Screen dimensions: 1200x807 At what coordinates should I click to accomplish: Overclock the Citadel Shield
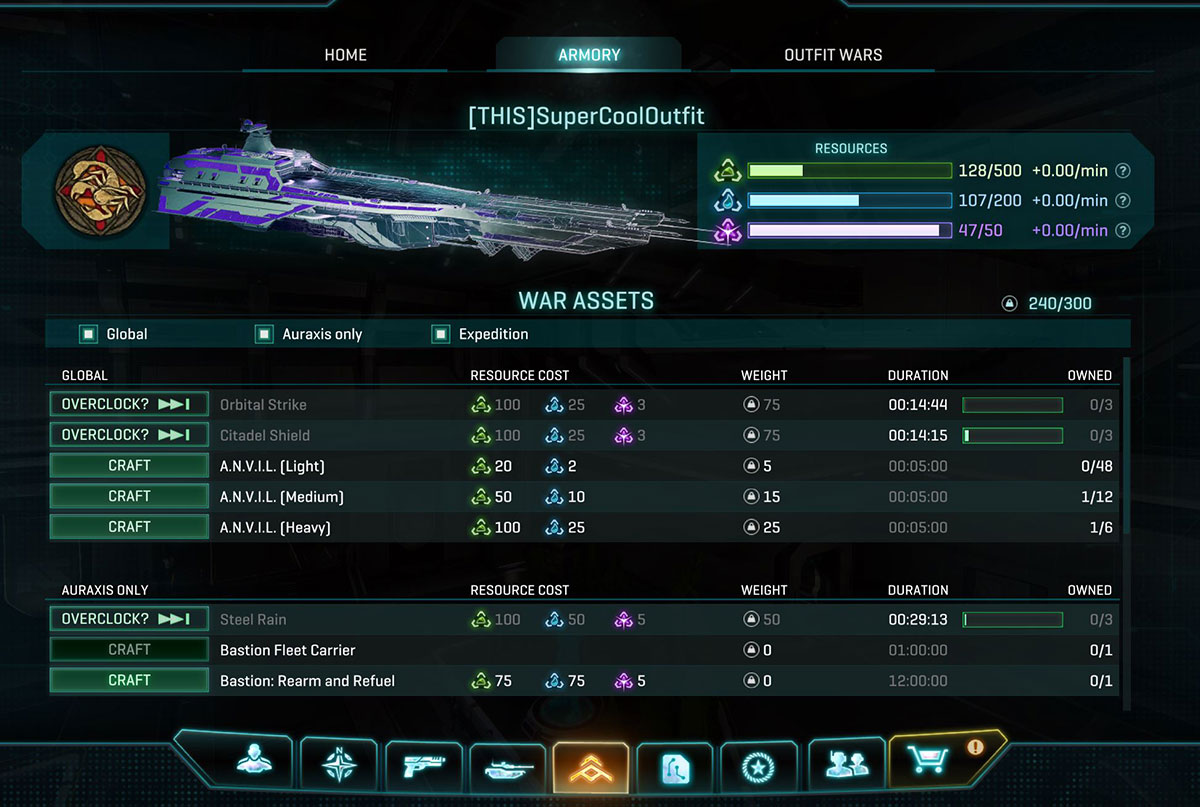tap(129, 435)
